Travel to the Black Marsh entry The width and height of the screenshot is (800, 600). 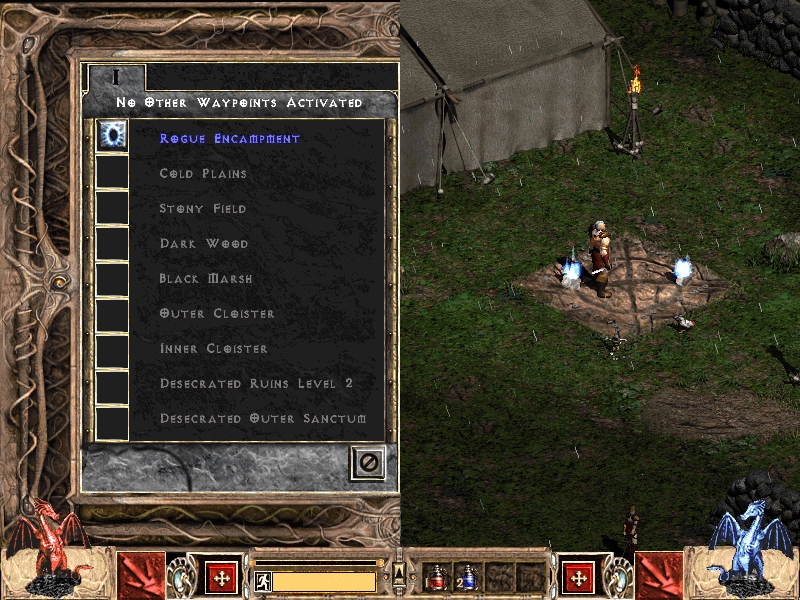pyautogui.click(x=206, y=279)
